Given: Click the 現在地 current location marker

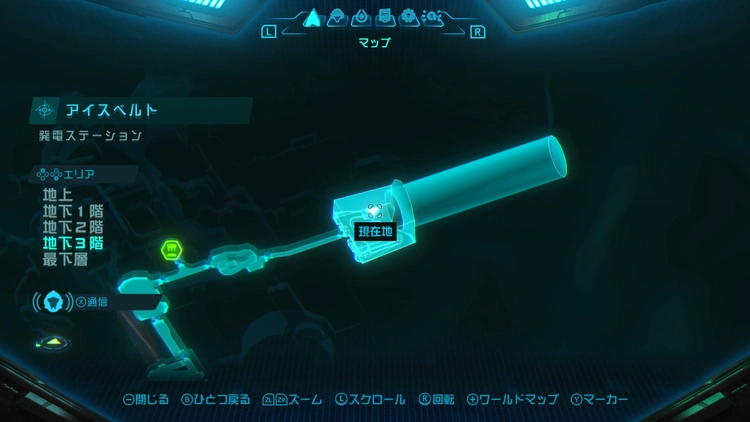Looking at the screenshot, I should (x=376, y=231).
